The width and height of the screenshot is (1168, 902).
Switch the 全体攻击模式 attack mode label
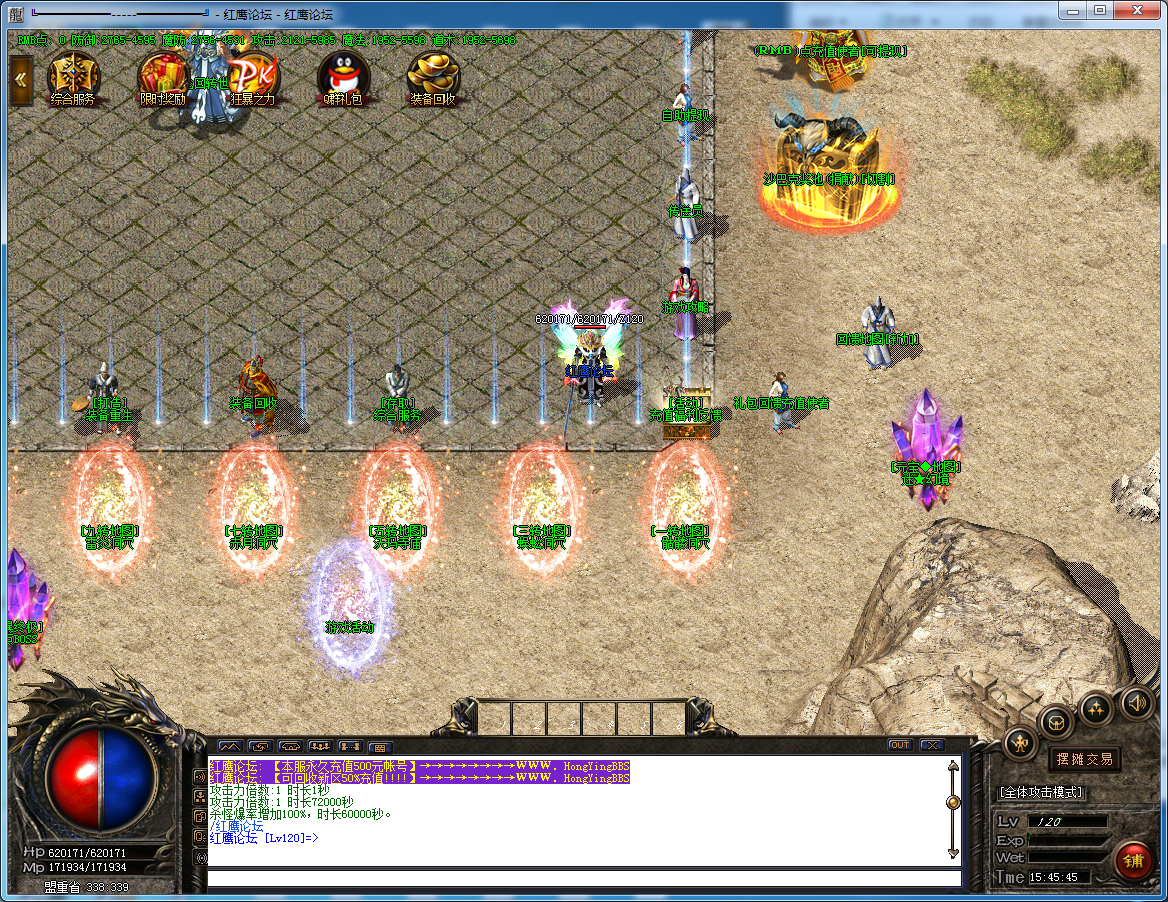(1040, 792)
